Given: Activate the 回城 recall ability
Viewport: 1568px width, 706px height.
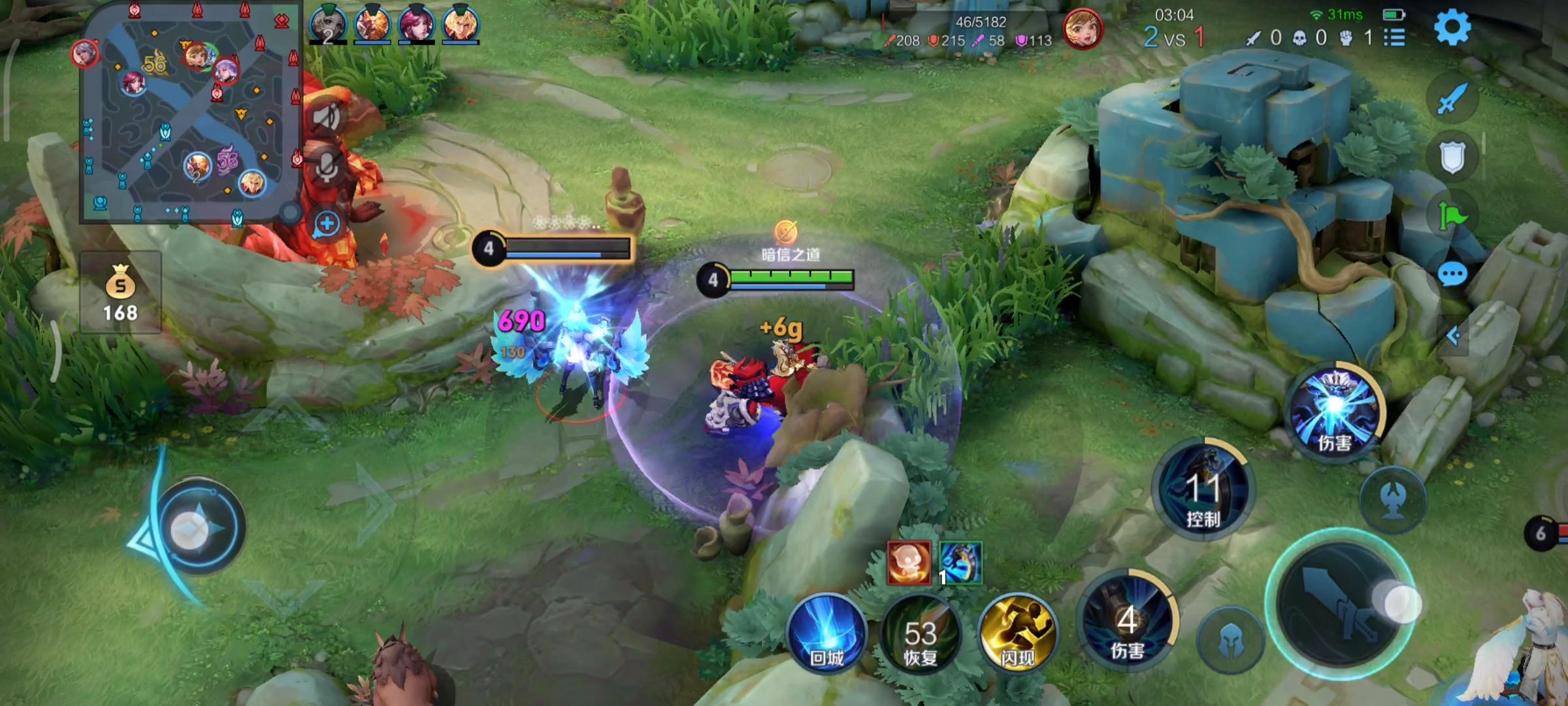Looking at the screenshot, I should click(827, 634).
